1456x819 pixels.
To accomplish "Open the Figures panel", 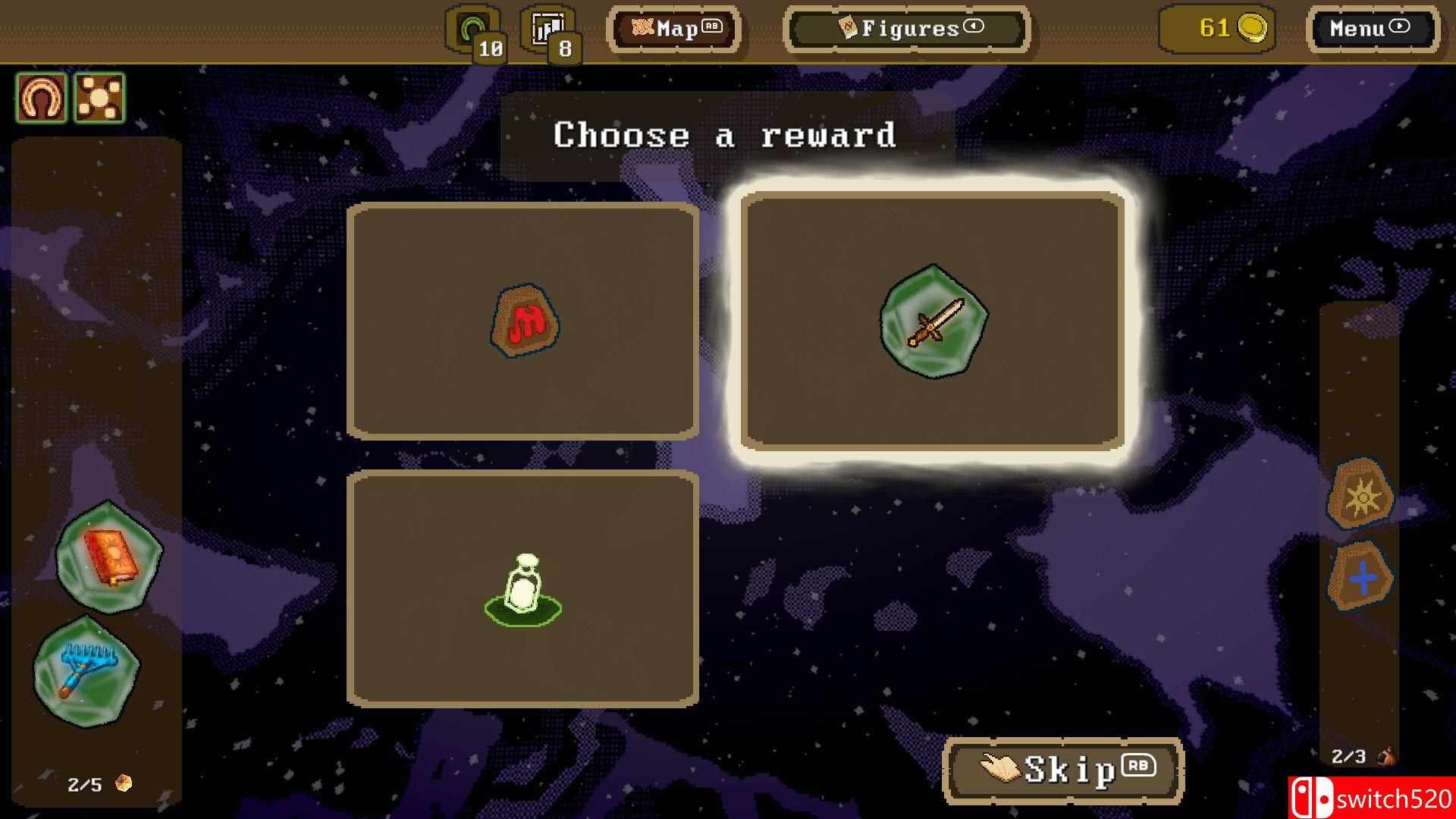I will point(907,30).
